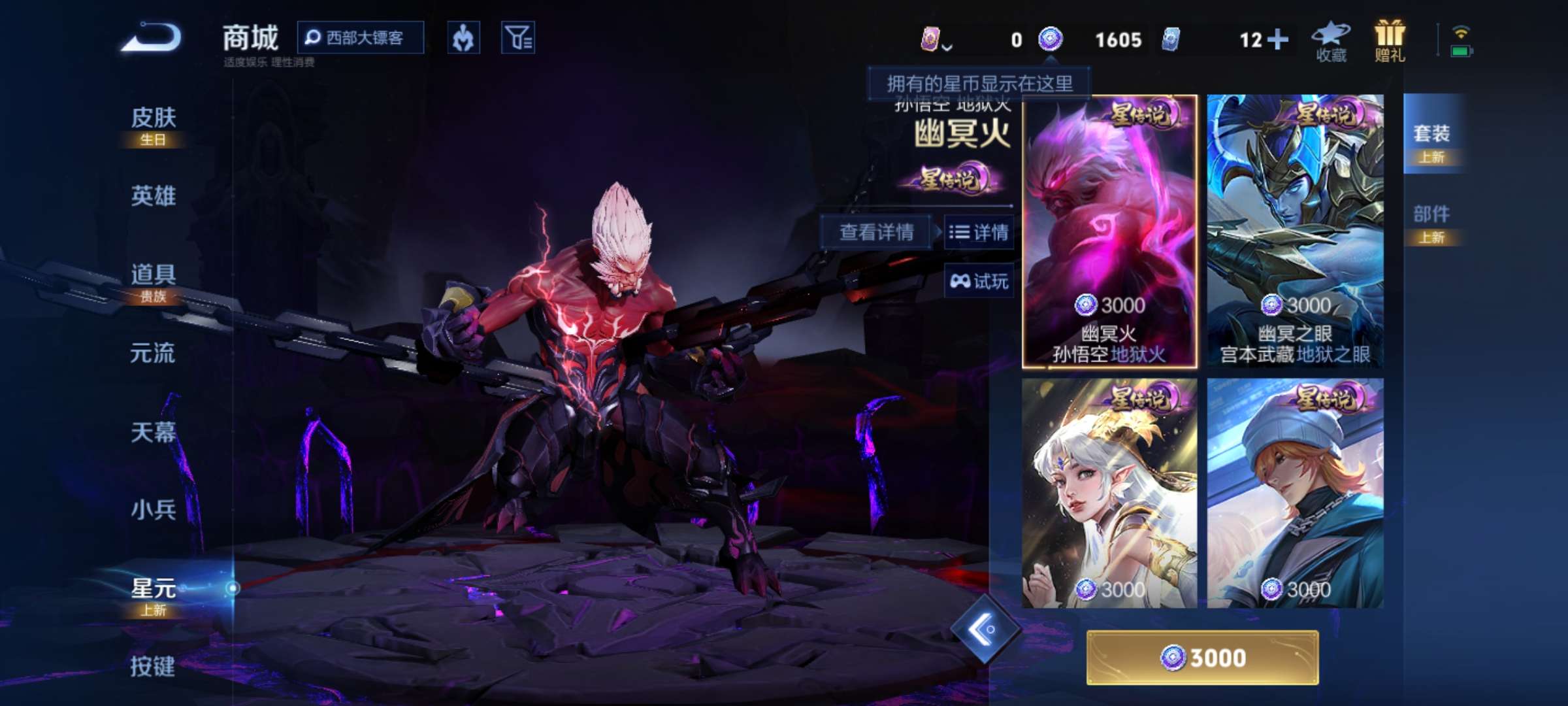This screenshot has height=706, width=1568.
Task: Click the 查看详情 button
Action: (x=875, y=232)
